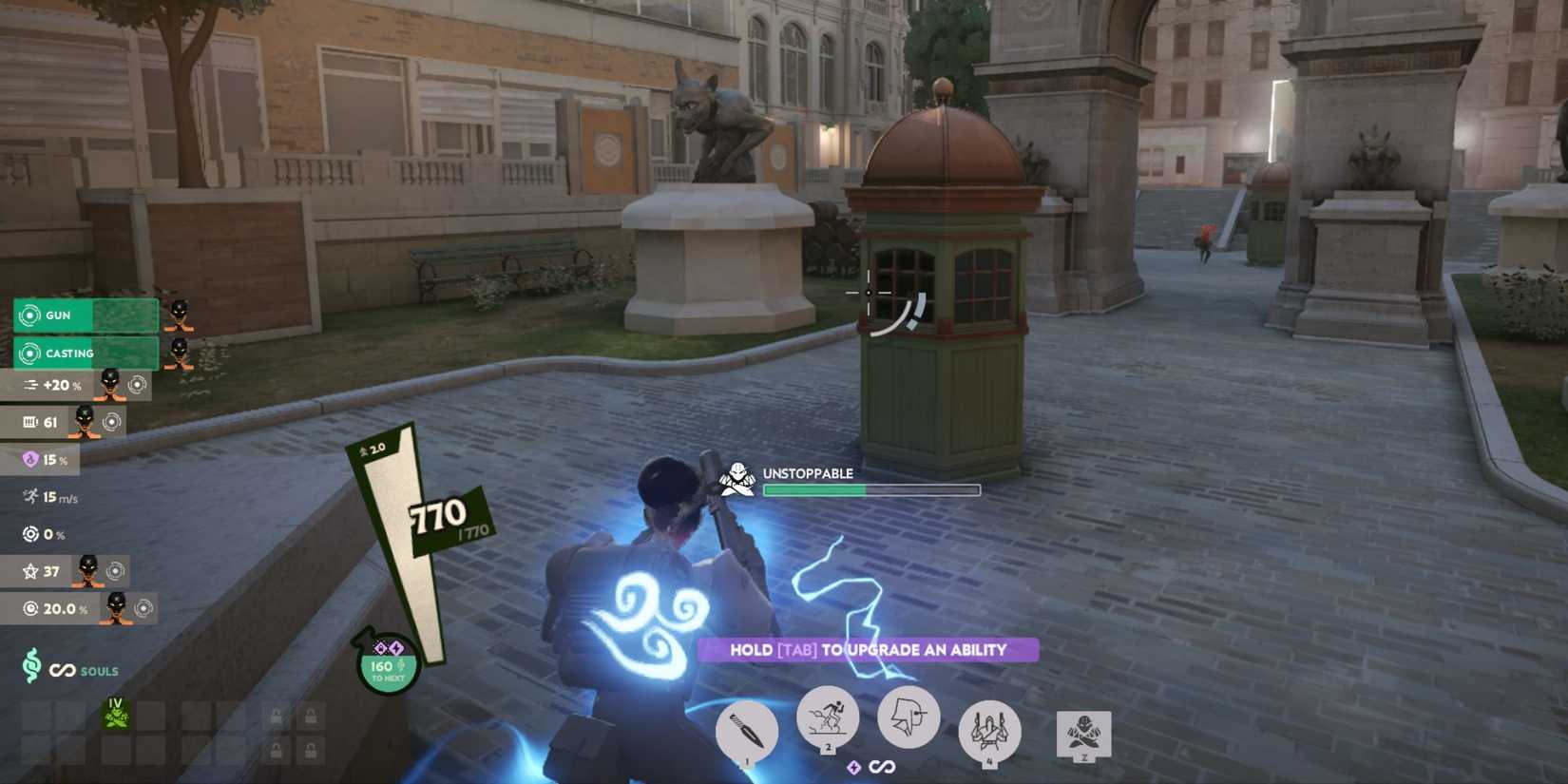Click the purple shield resist icon
Viewport: 1568px width, 784px height.
tap(30, 459)
